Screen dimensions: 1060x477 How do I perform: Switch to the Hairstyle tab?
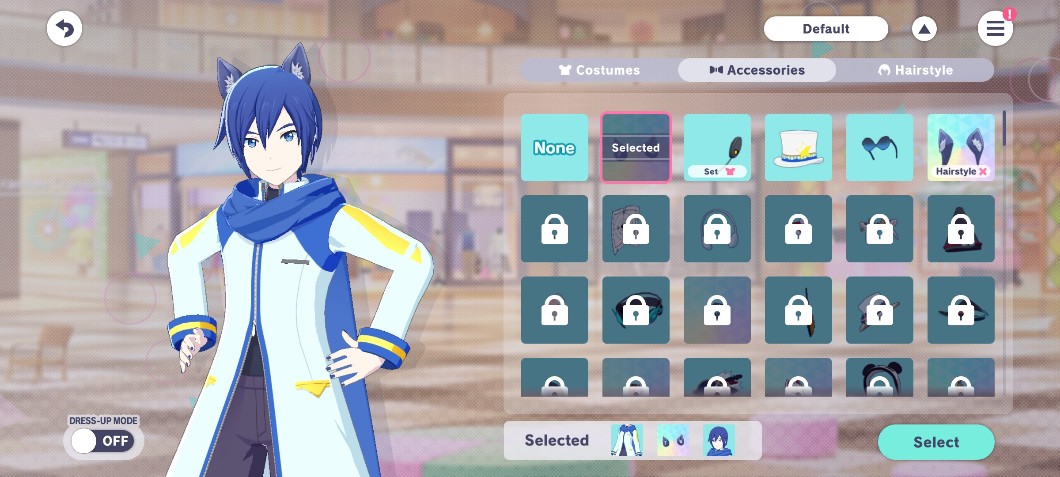coord(915,70)
